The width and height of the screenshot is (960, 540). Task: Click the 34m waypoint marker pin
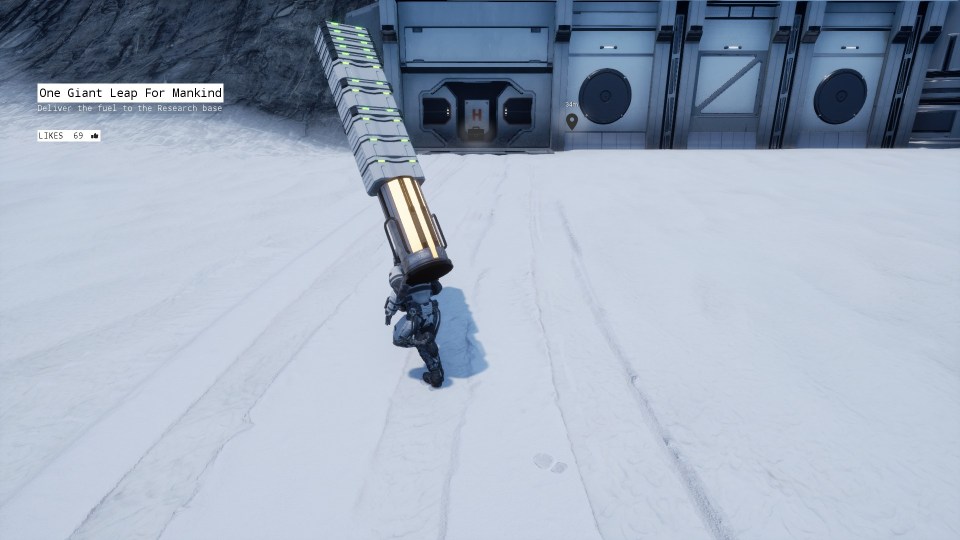[572, 121]
